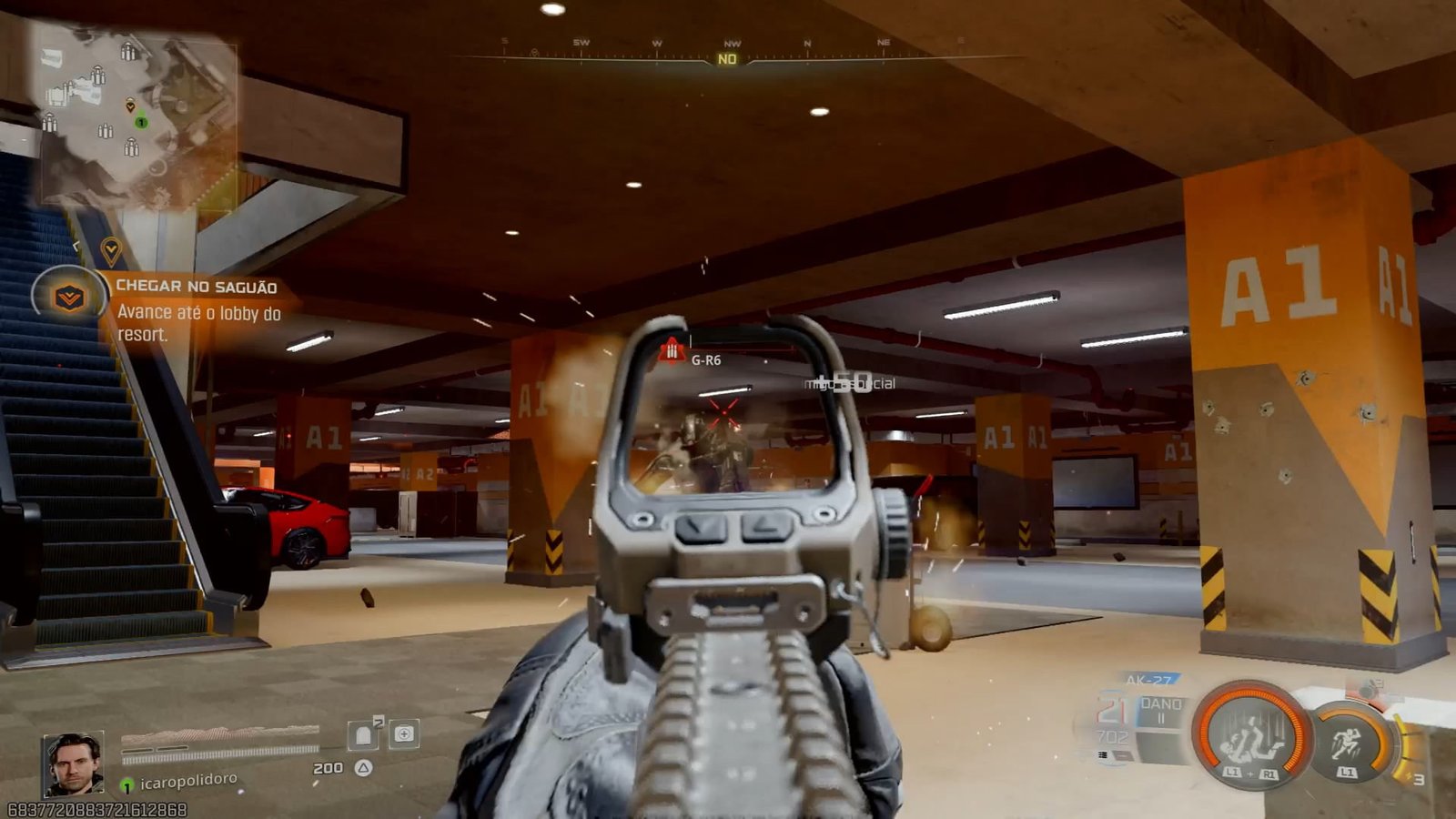Click the orange objective waypoint marker
The image size is (1456, 819).
(111, 249)
